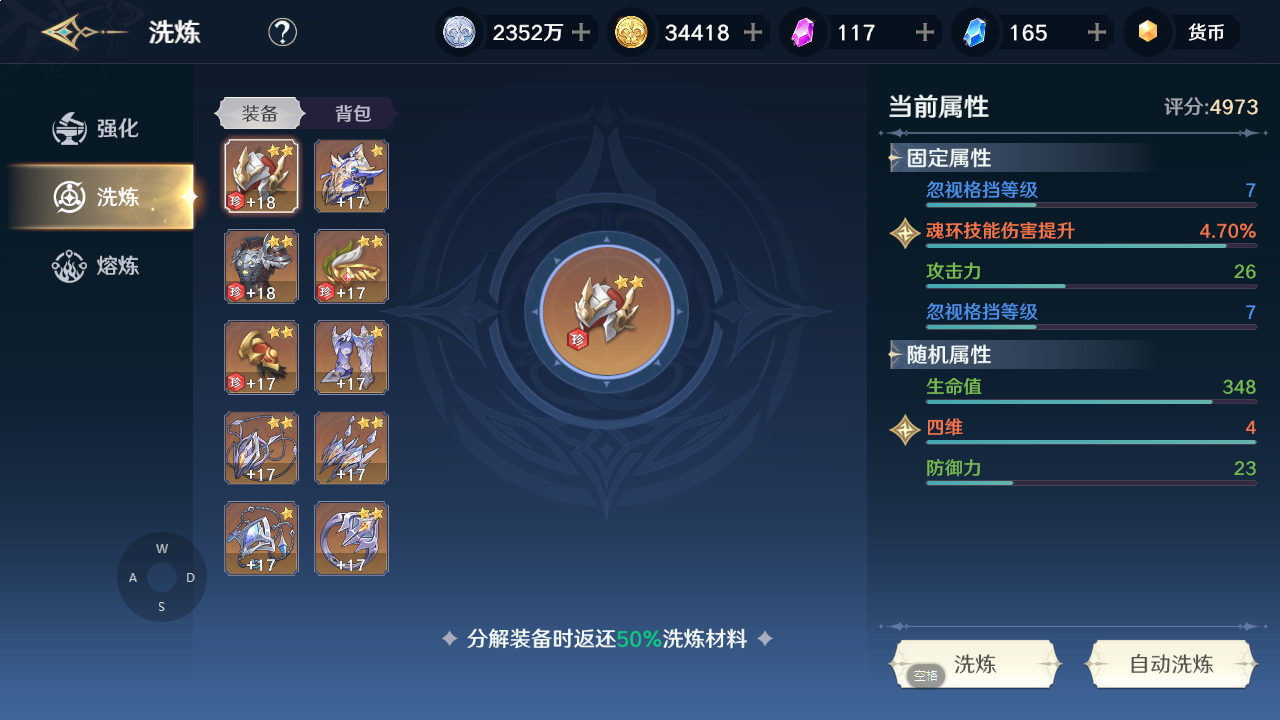Select the +17 golden gauntlet slot

[261, 357]
